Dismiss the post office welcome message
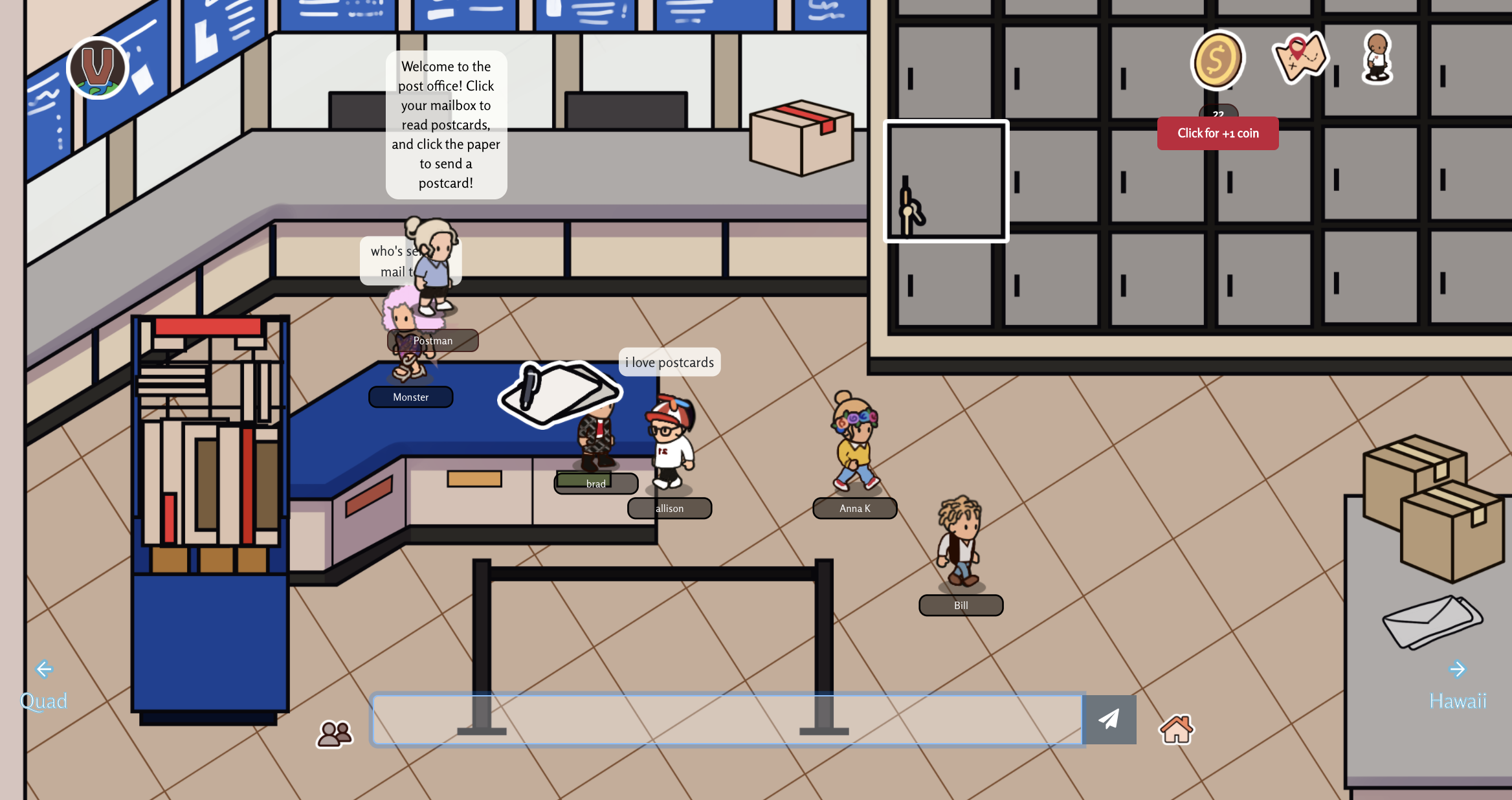The width and height of the screenshot is (1512, 800). (x=446, y=124)
